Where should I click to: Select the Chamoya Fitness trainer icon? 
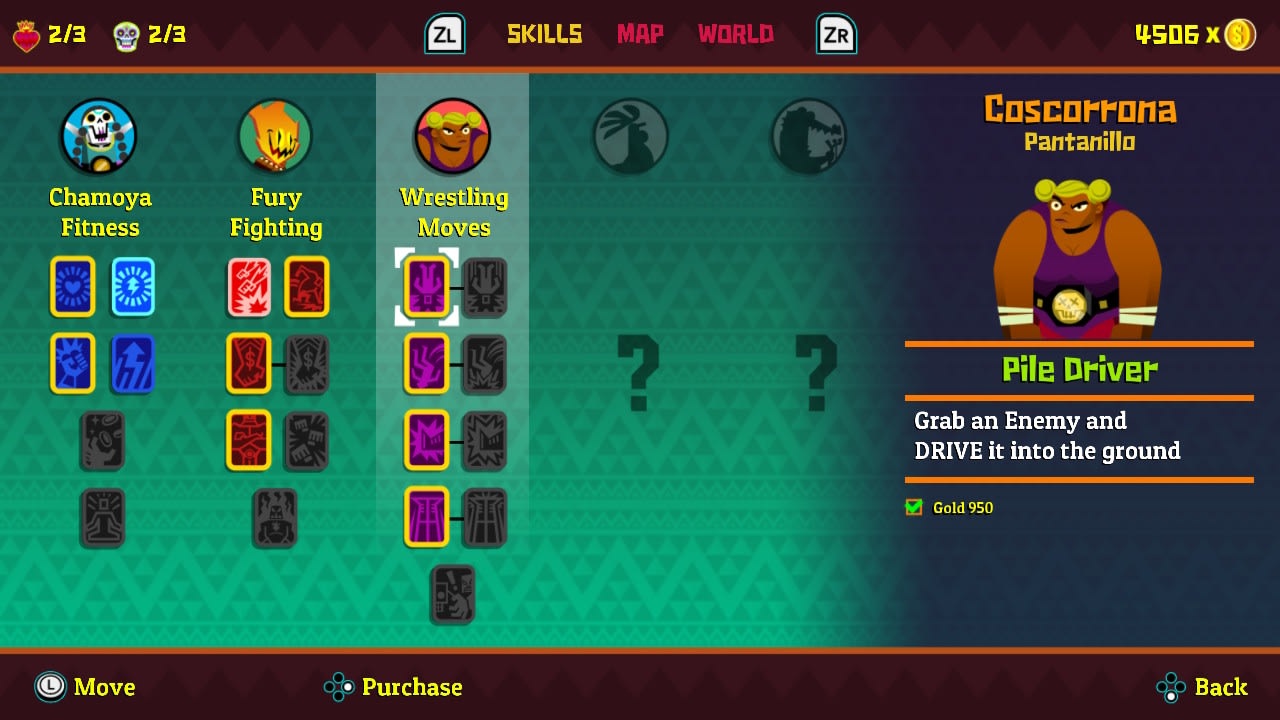(98, 136)
